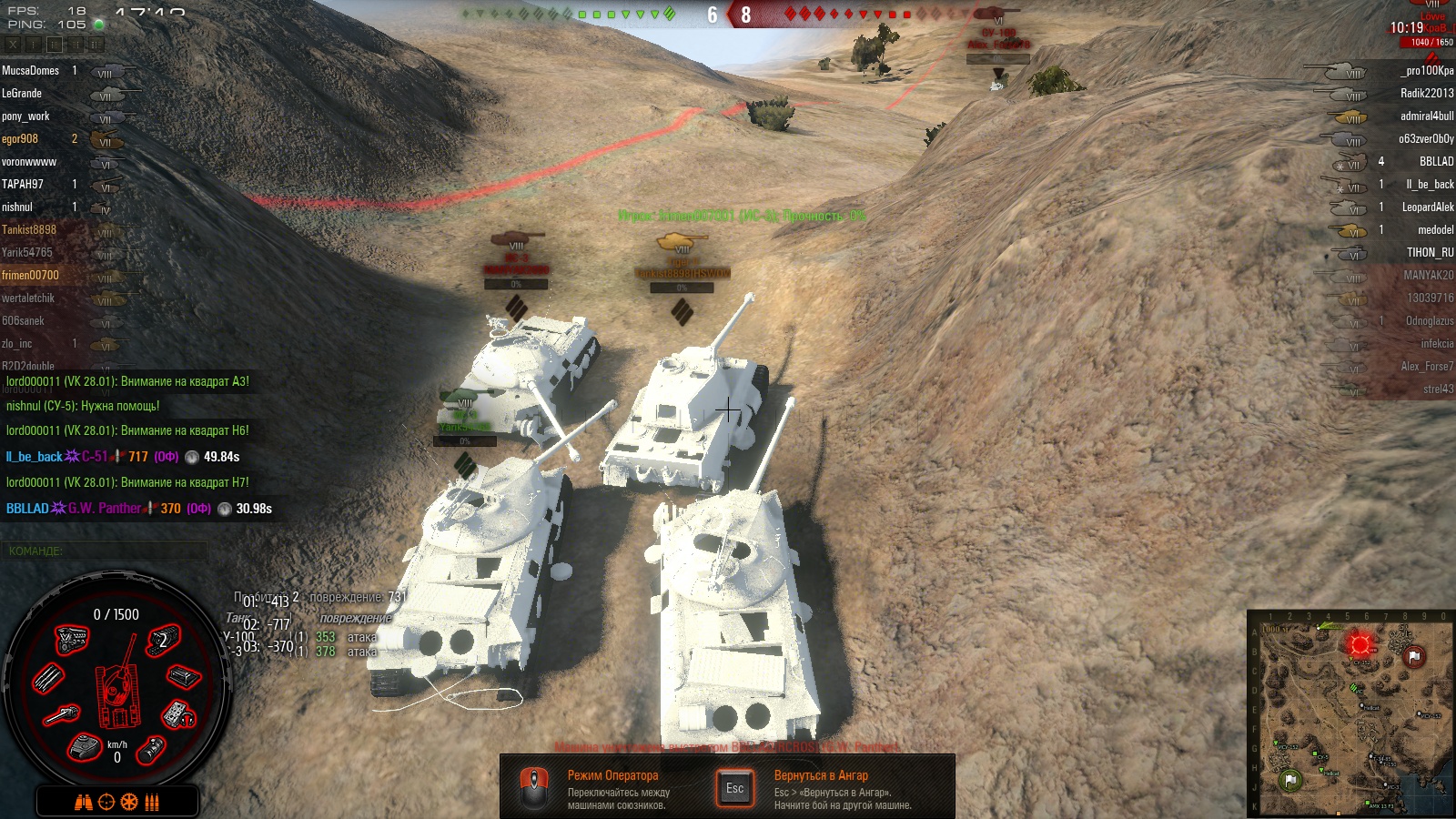Select the red enemy marker on the minimap
The image size is (1456, 819).
(1360, 645)
